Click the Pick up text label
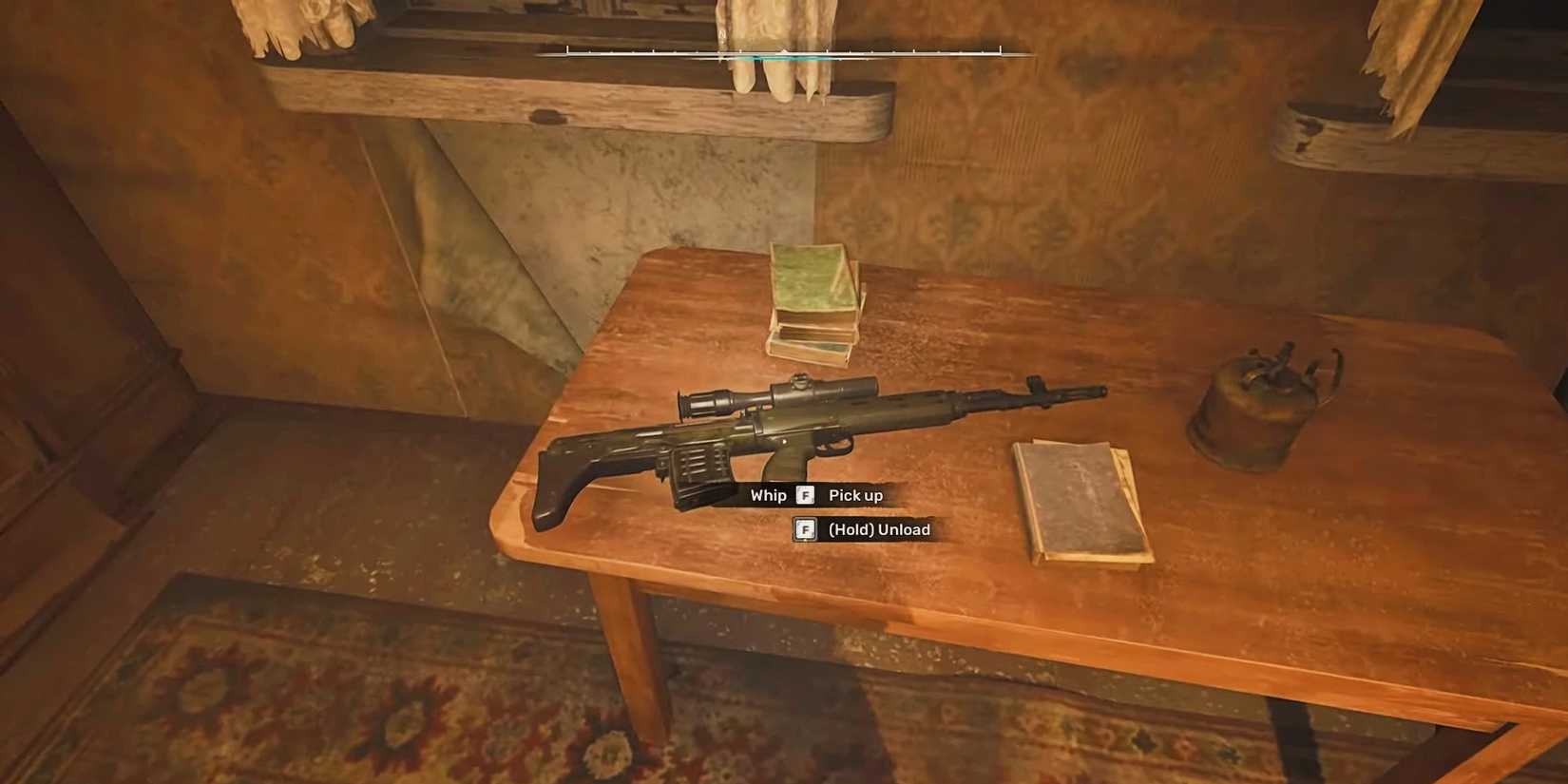 [x=854, y=494]
